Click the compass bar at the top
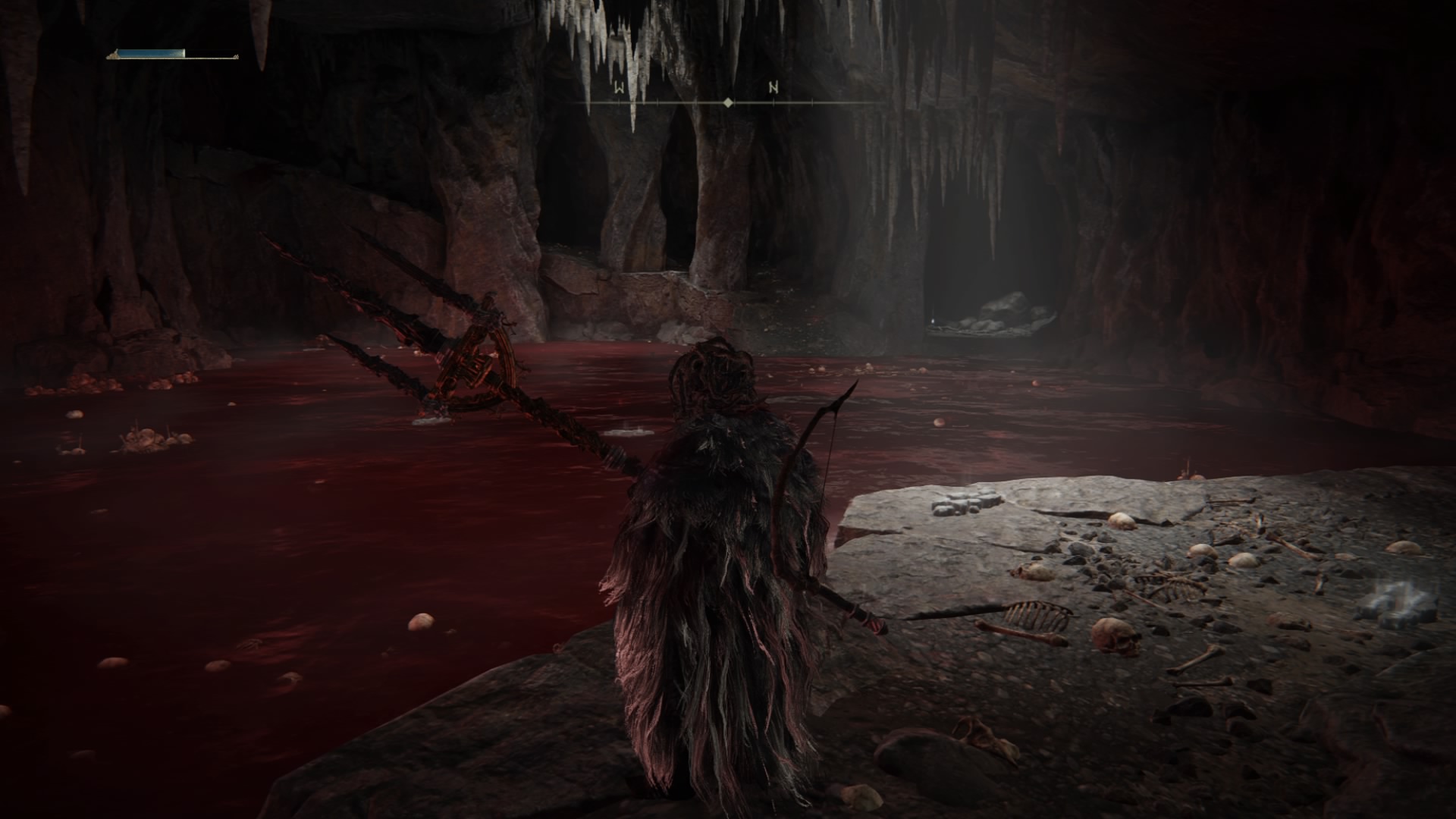The width and height of the screenshot is (1456, 819). pyautogui.click(x=727, y=101)
